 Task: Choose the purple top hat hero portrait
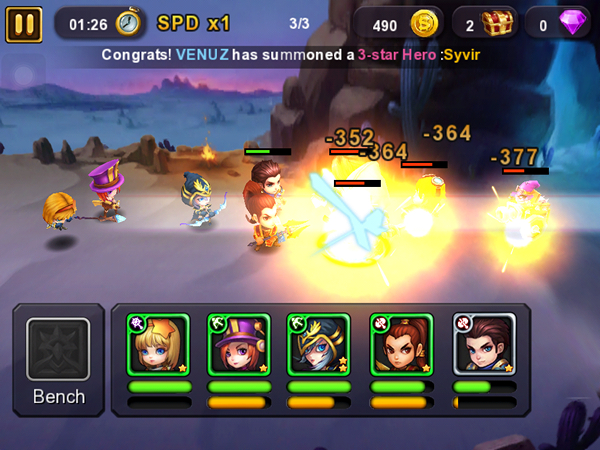239,344
